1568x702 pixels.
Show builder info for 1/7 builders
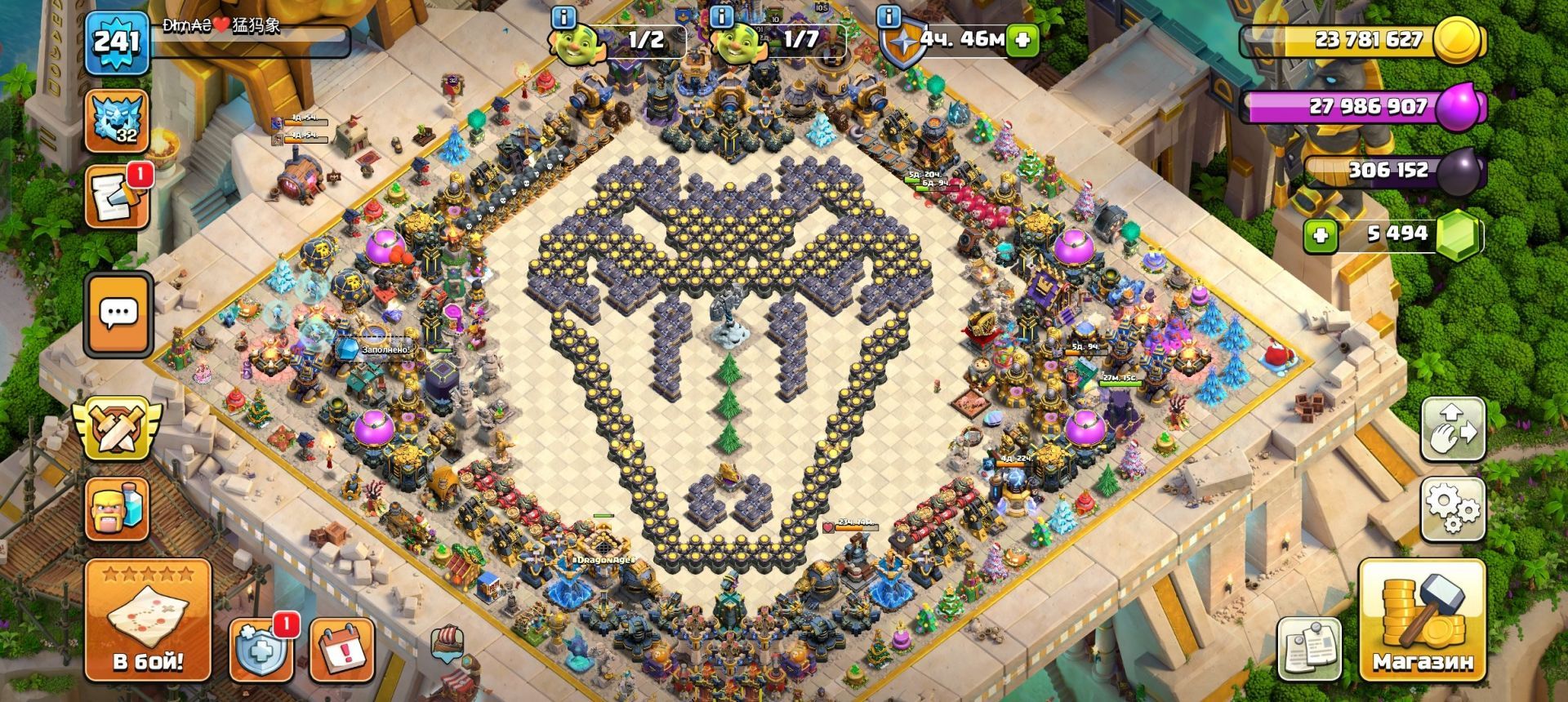[x=722, y=16]
